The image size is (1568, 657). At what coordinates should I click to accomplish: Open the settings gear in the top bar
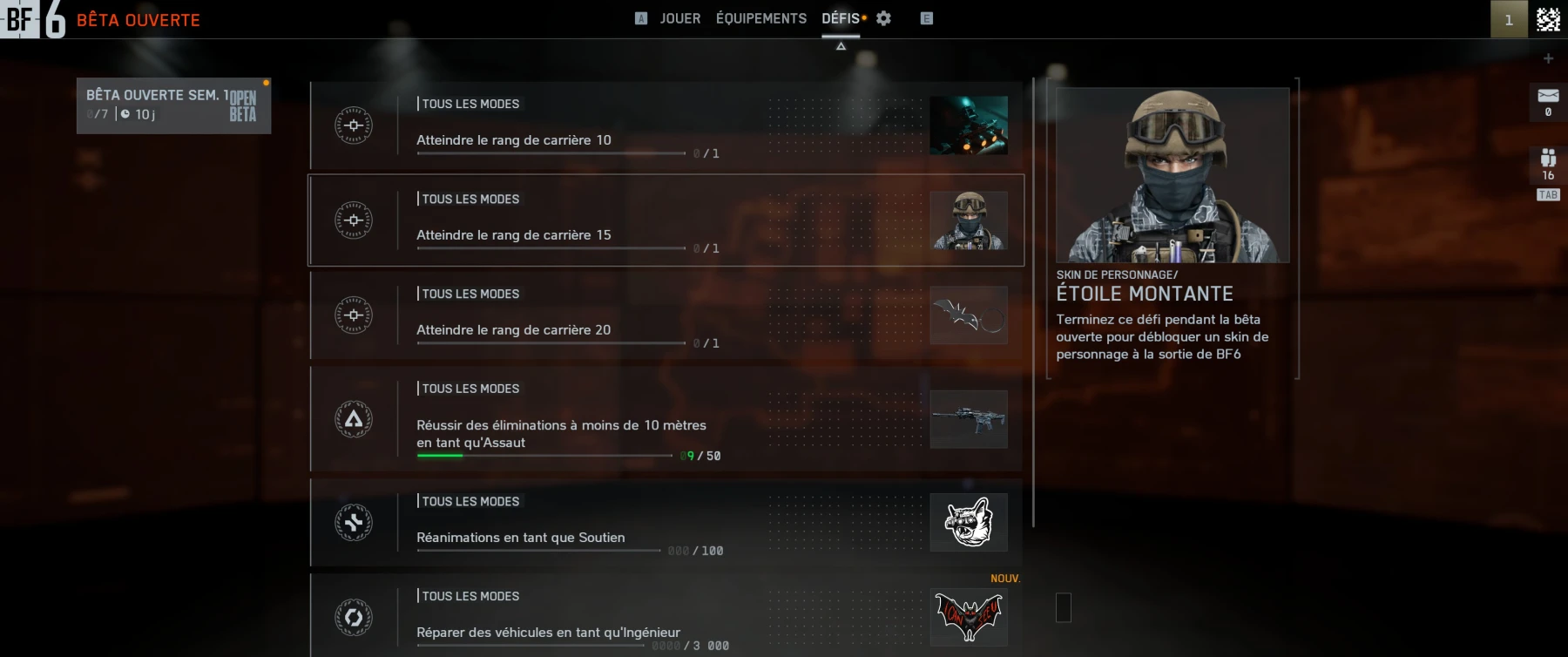click(883, 17)
